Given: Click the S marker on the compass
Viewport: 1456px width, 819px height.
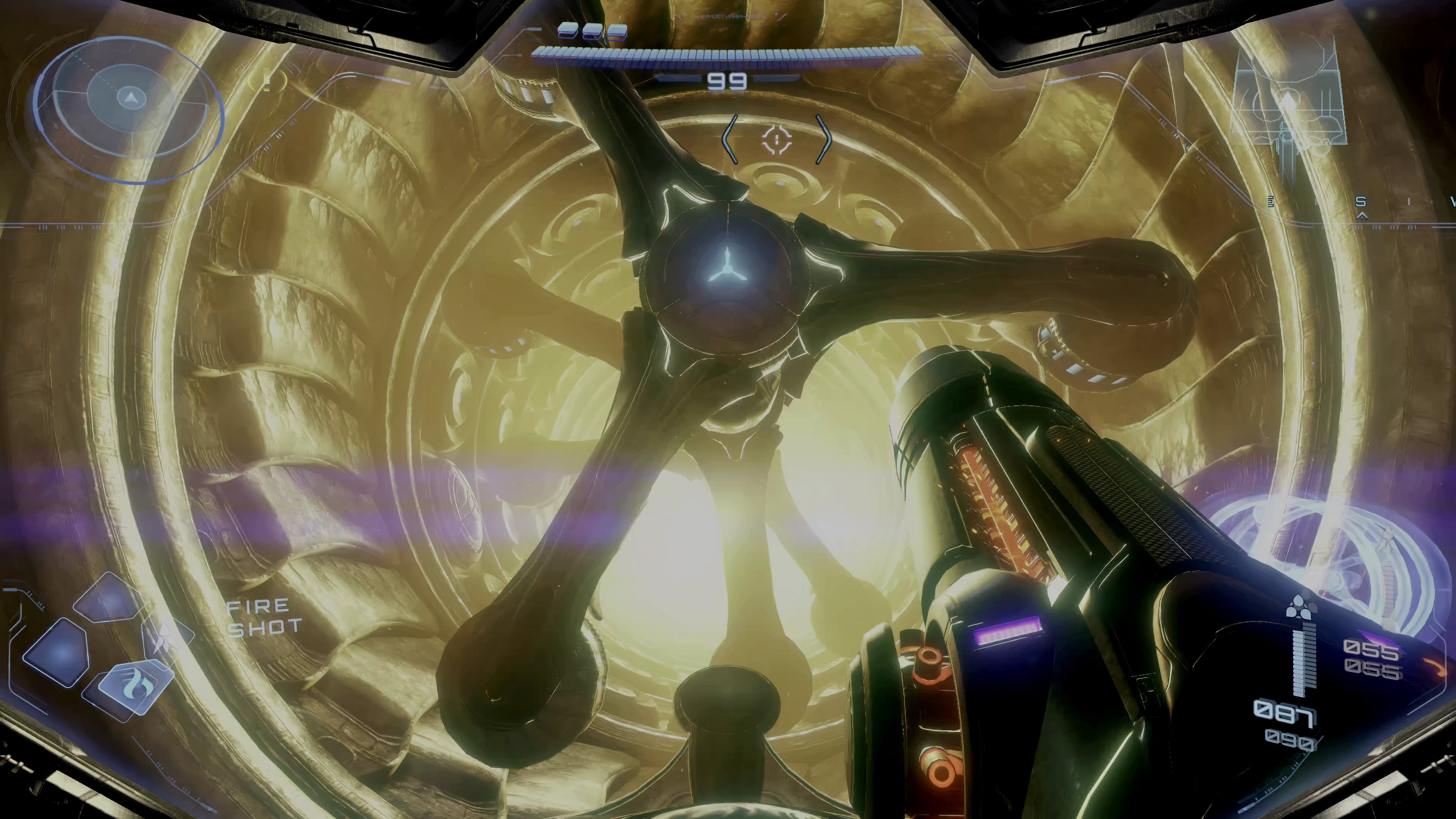Looking at the screenshot, I should (1361, 202).
